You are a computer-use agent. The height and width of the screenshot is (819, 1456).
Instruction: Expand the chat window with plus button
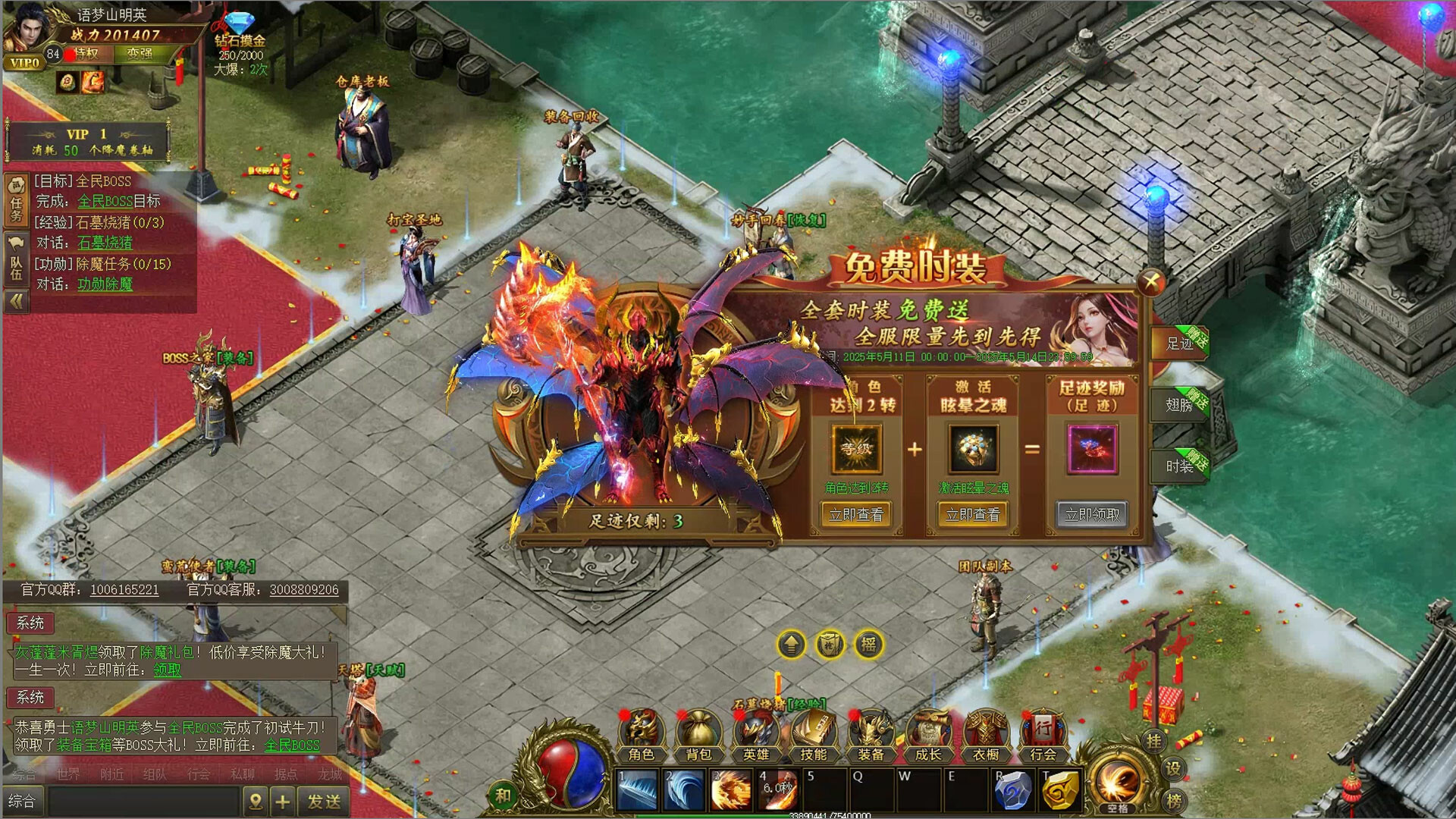coord(281,800)
